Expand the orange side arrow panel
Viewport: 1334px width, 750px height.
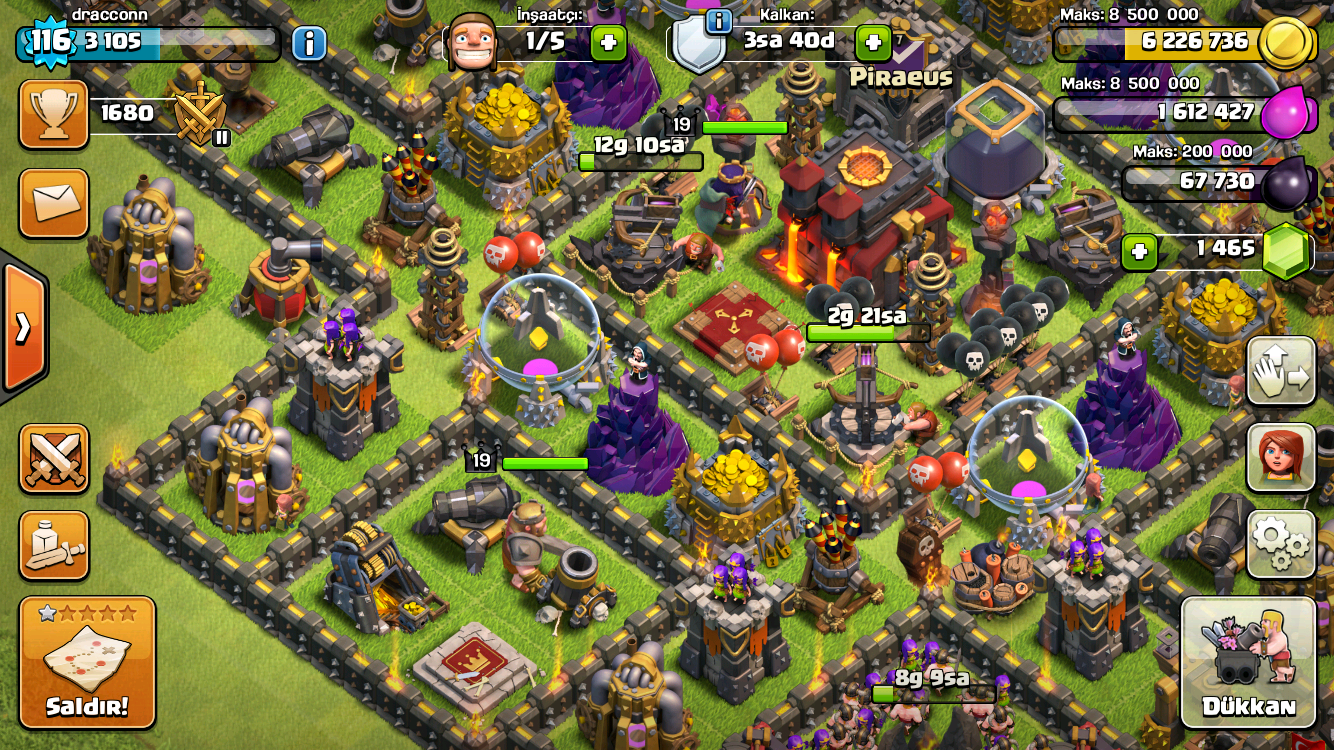click(x=22, y=327)
